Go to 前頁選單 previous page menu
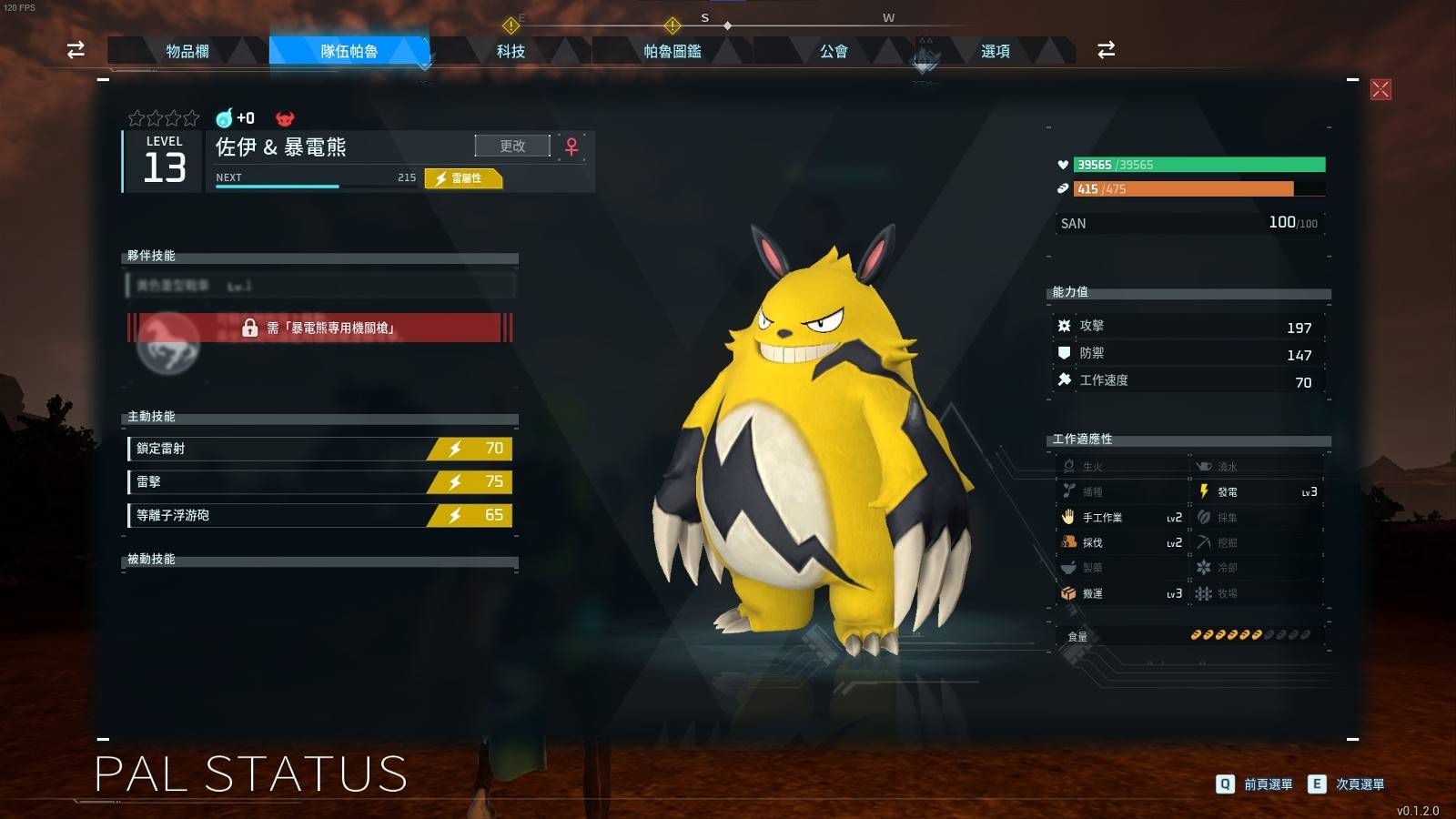Image resolution: width=1456 pixels, height=819 pixels. [x=1255, y=784]
